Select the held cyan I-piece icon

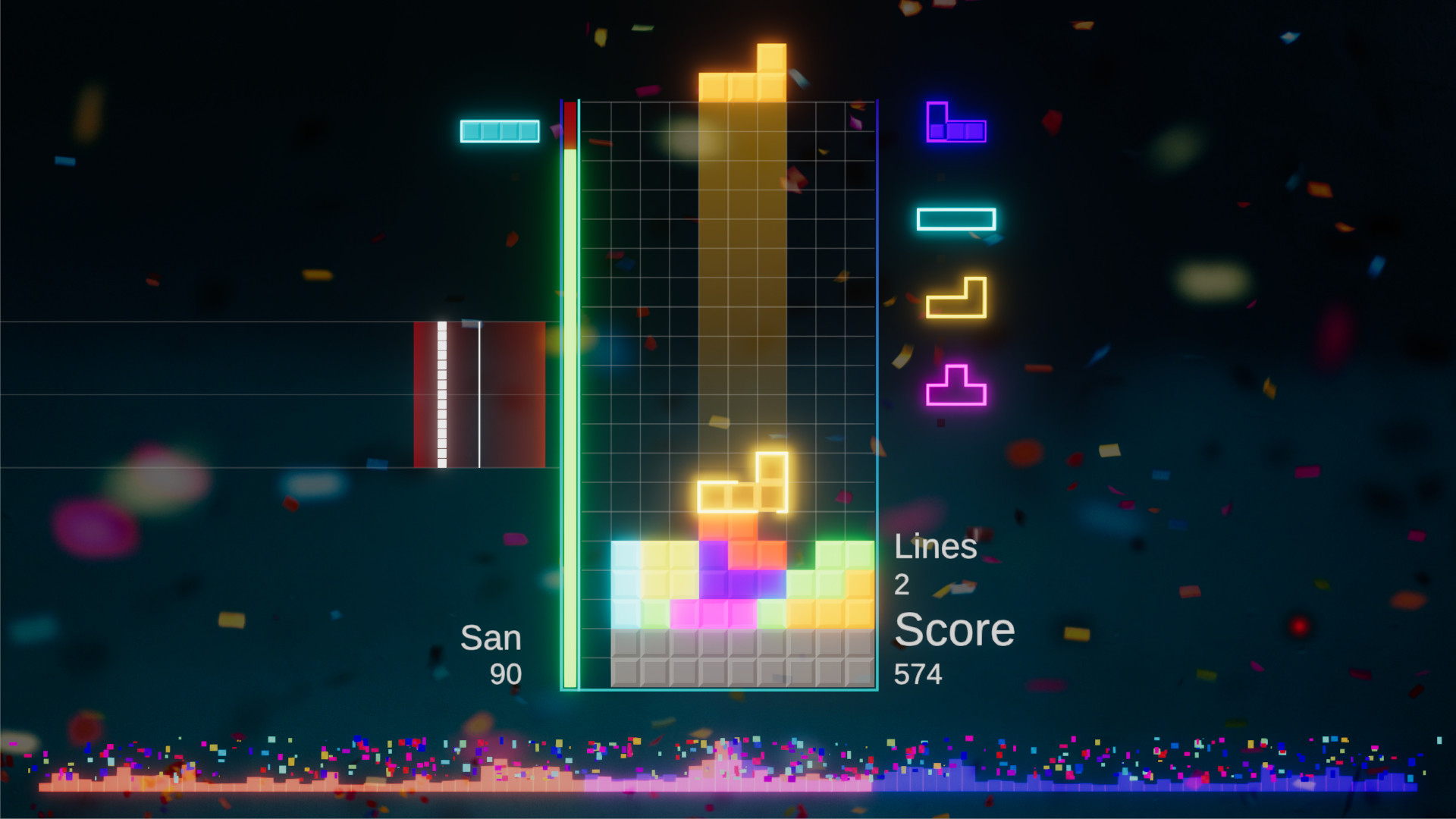(500, 130)
